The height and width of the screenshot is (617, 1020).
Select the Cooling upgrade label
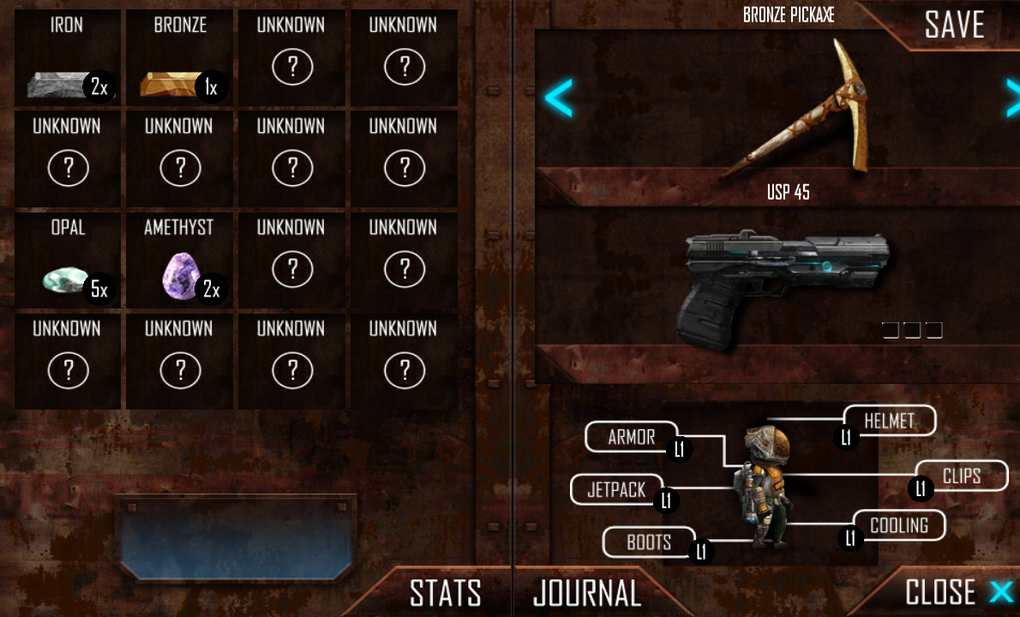click(898, 525)
